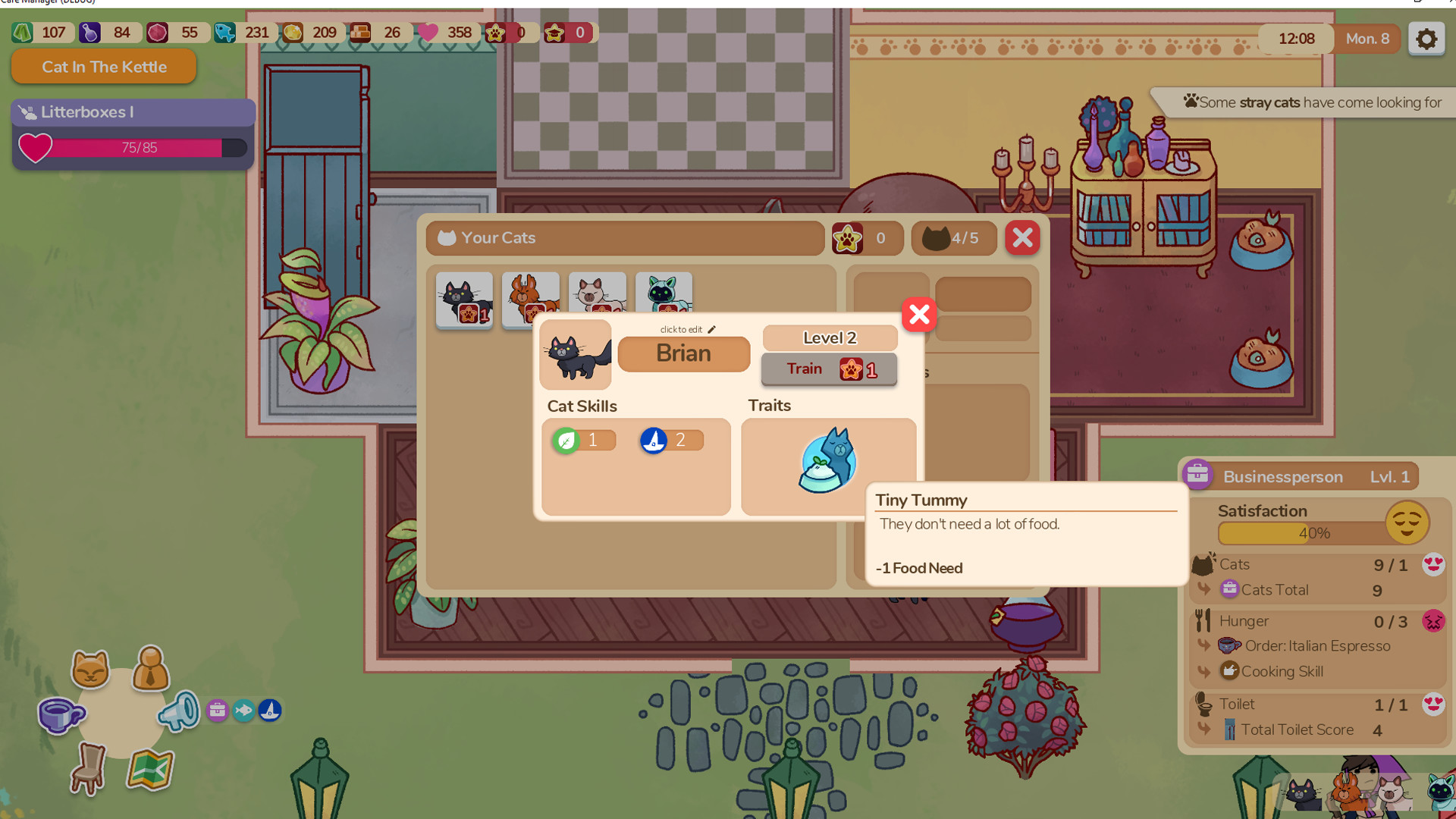
Task: Click the teal fish icon in the bubble row
Action: [x=244, y=711]
